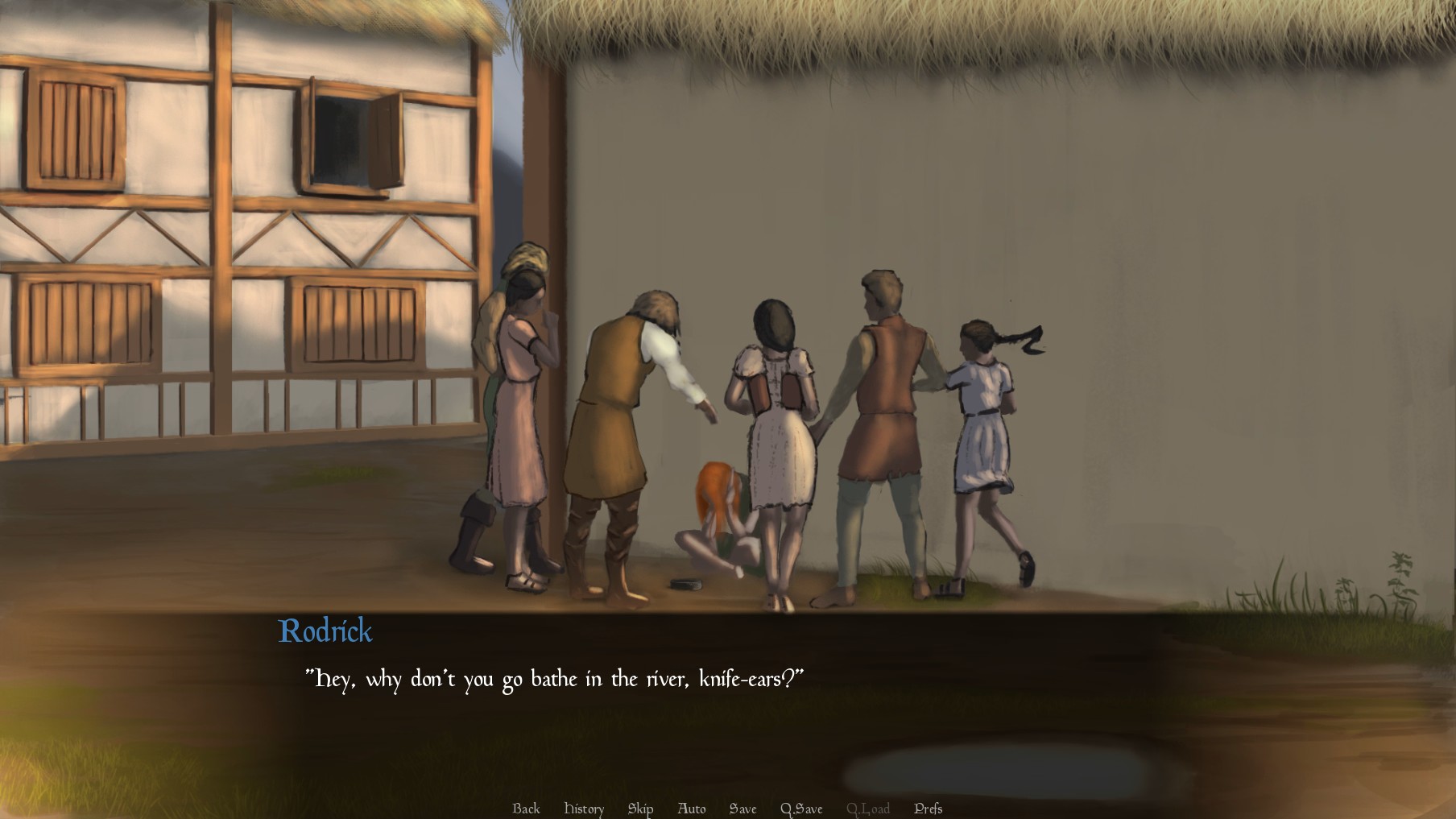Go Back to the previous line

[526, 809]
